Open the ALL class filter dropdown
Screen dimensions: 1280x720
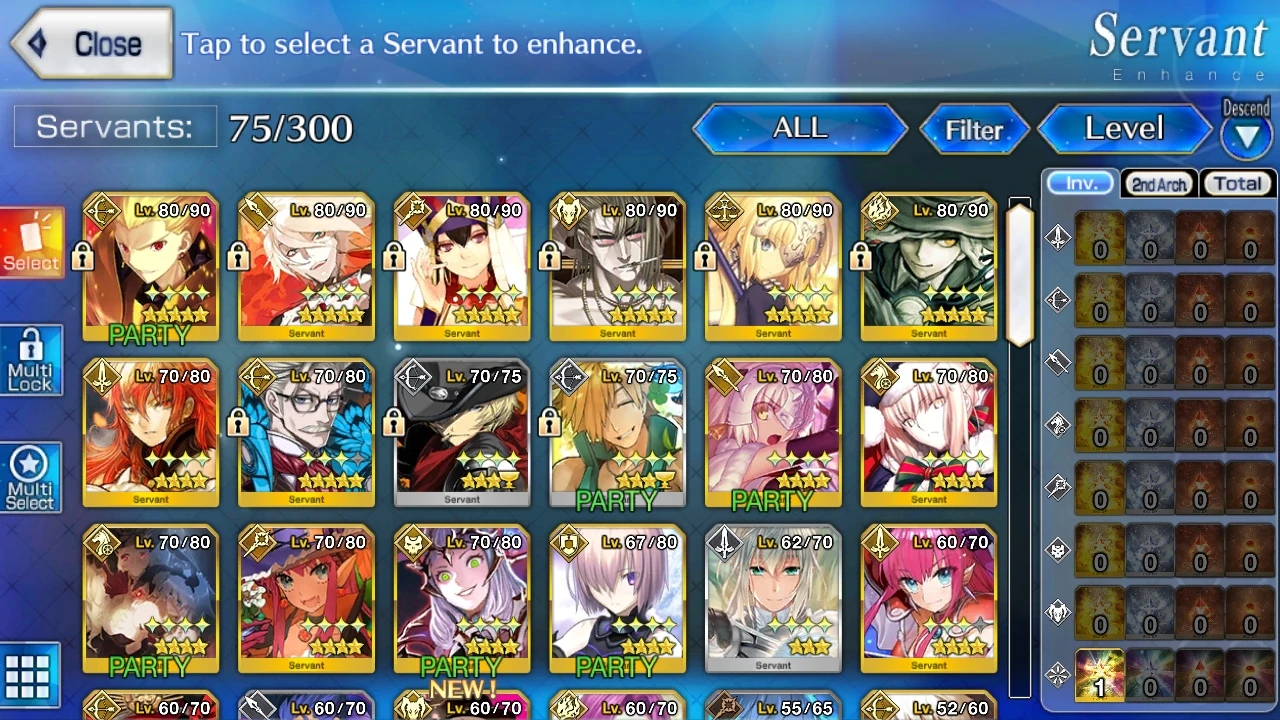click(798, 128)
